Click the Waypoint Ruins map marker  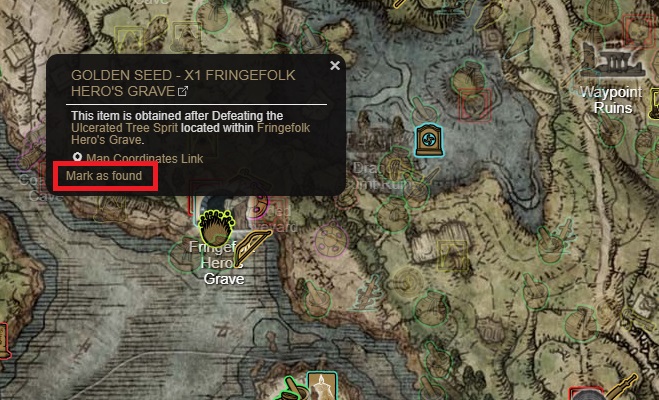pos(613,60)
